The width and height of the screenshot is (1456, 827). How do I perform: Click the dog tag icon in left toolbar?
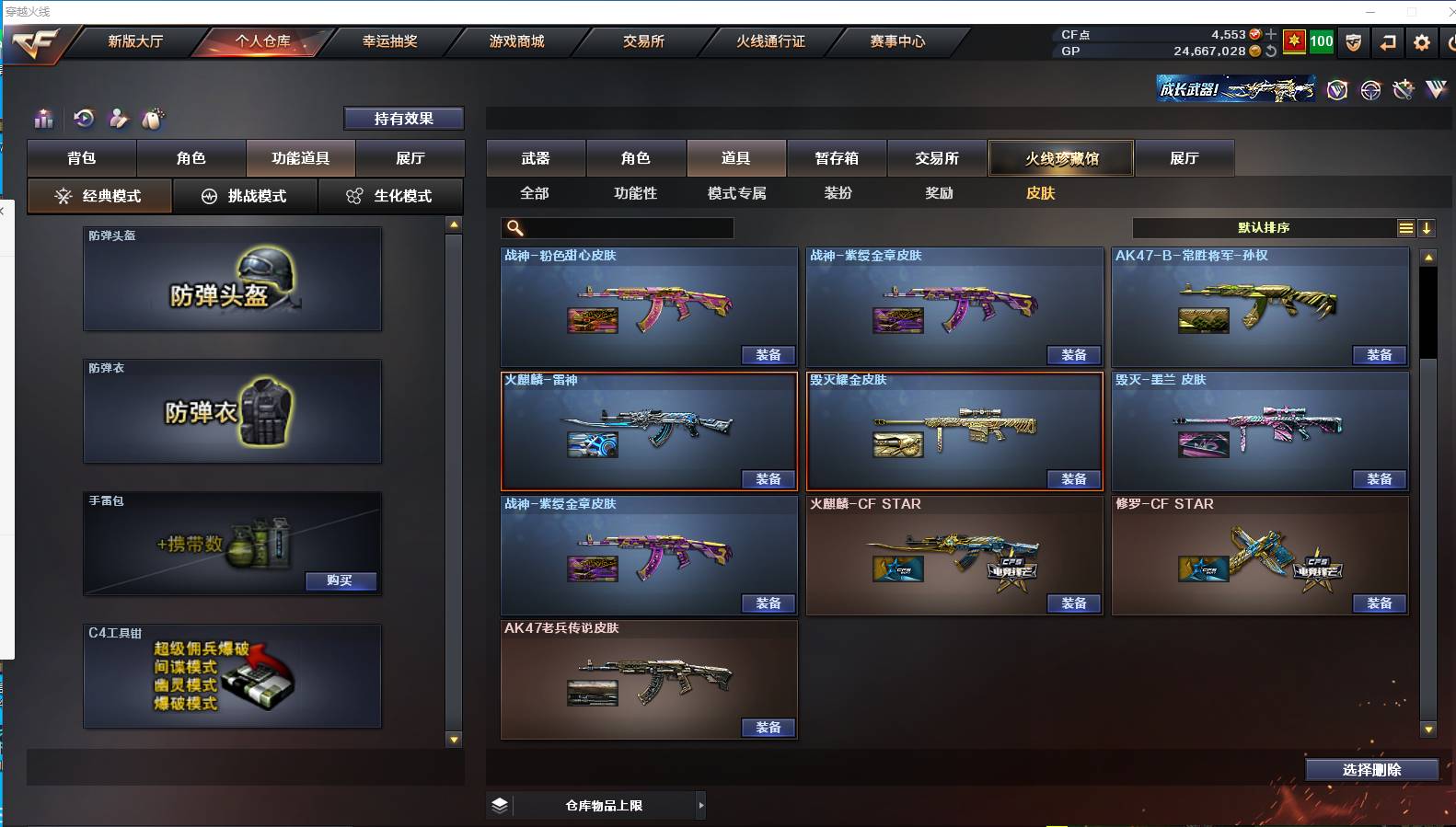click(x=153, y=119)
